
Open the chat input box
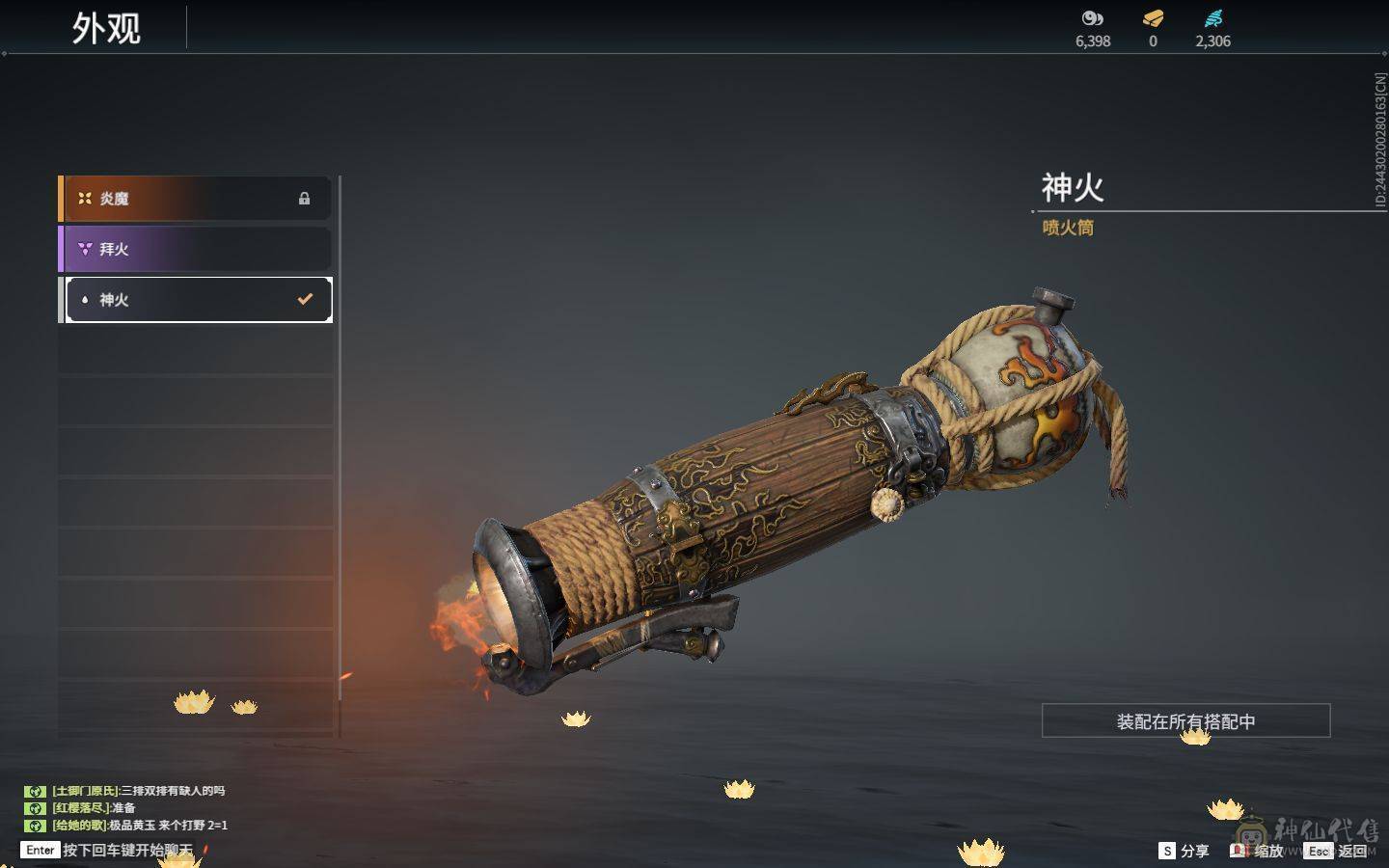click(111, 850)
